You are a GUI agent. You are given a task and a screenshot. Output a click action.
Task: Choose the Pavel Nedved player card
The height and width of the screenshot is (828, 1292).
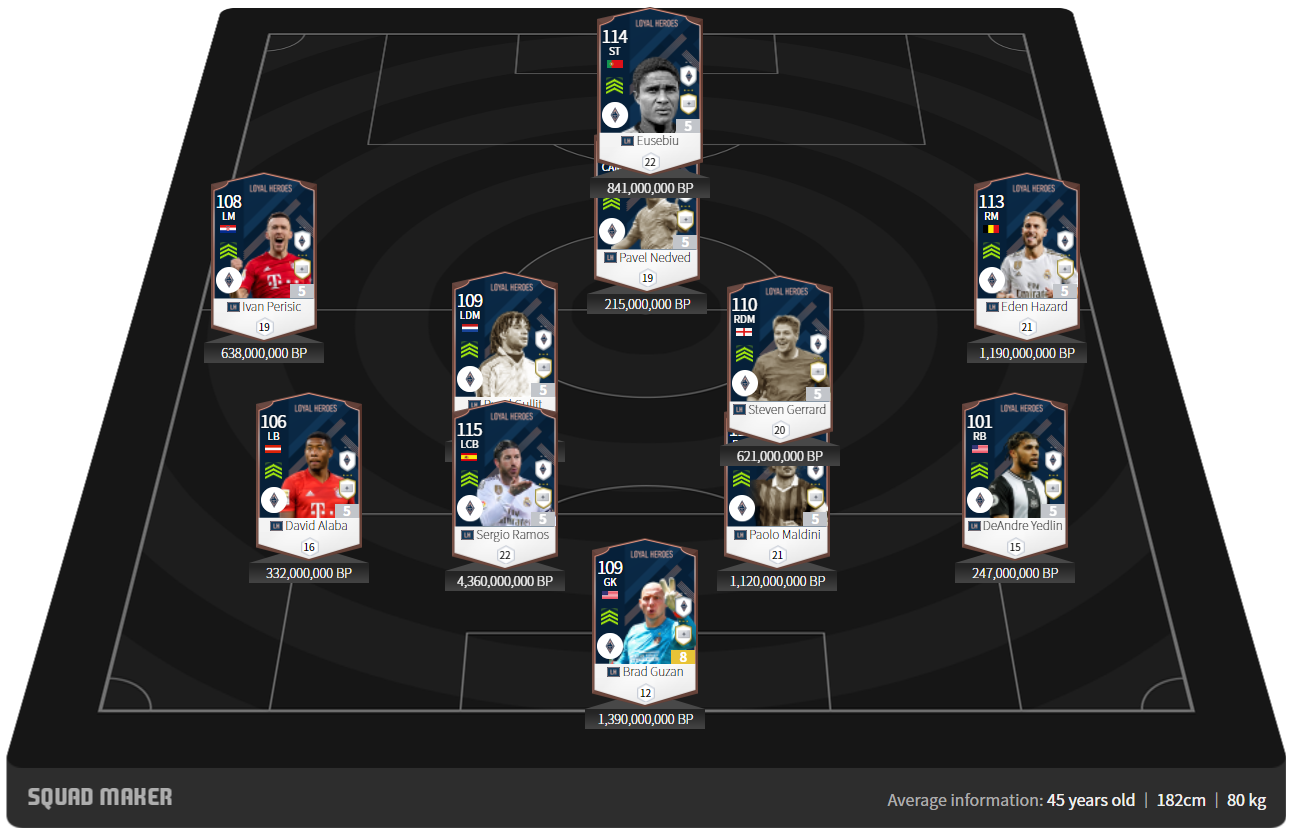point(649,225)
